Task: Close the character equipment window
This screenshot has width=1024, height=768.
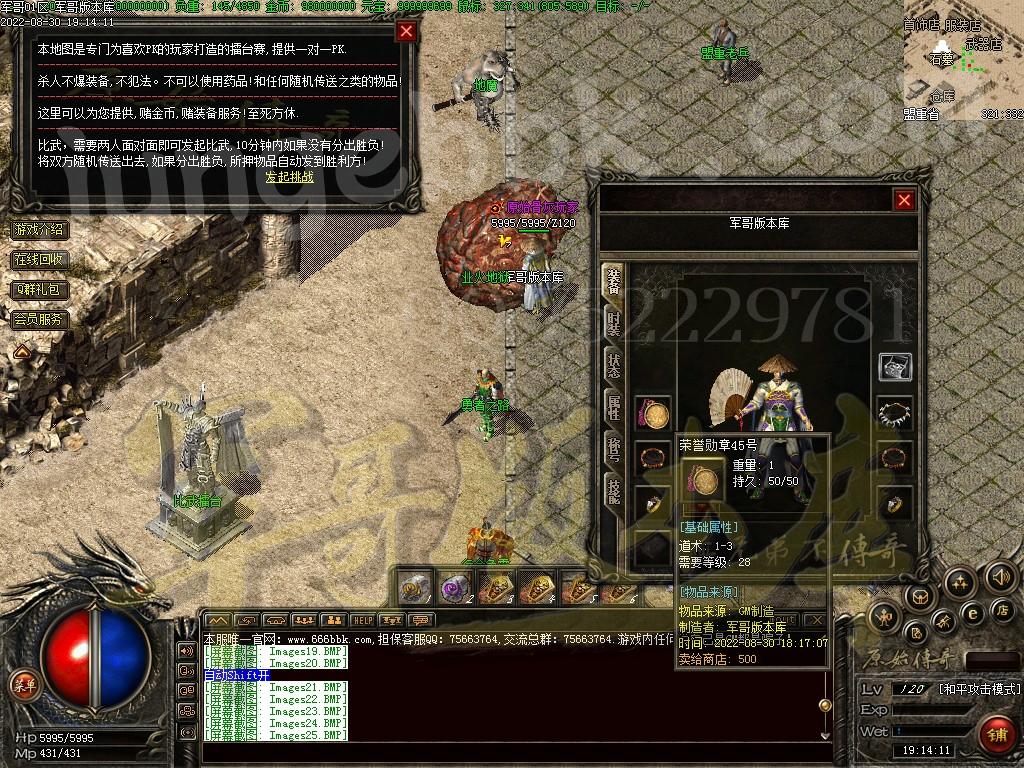Action: click(904, 200)
